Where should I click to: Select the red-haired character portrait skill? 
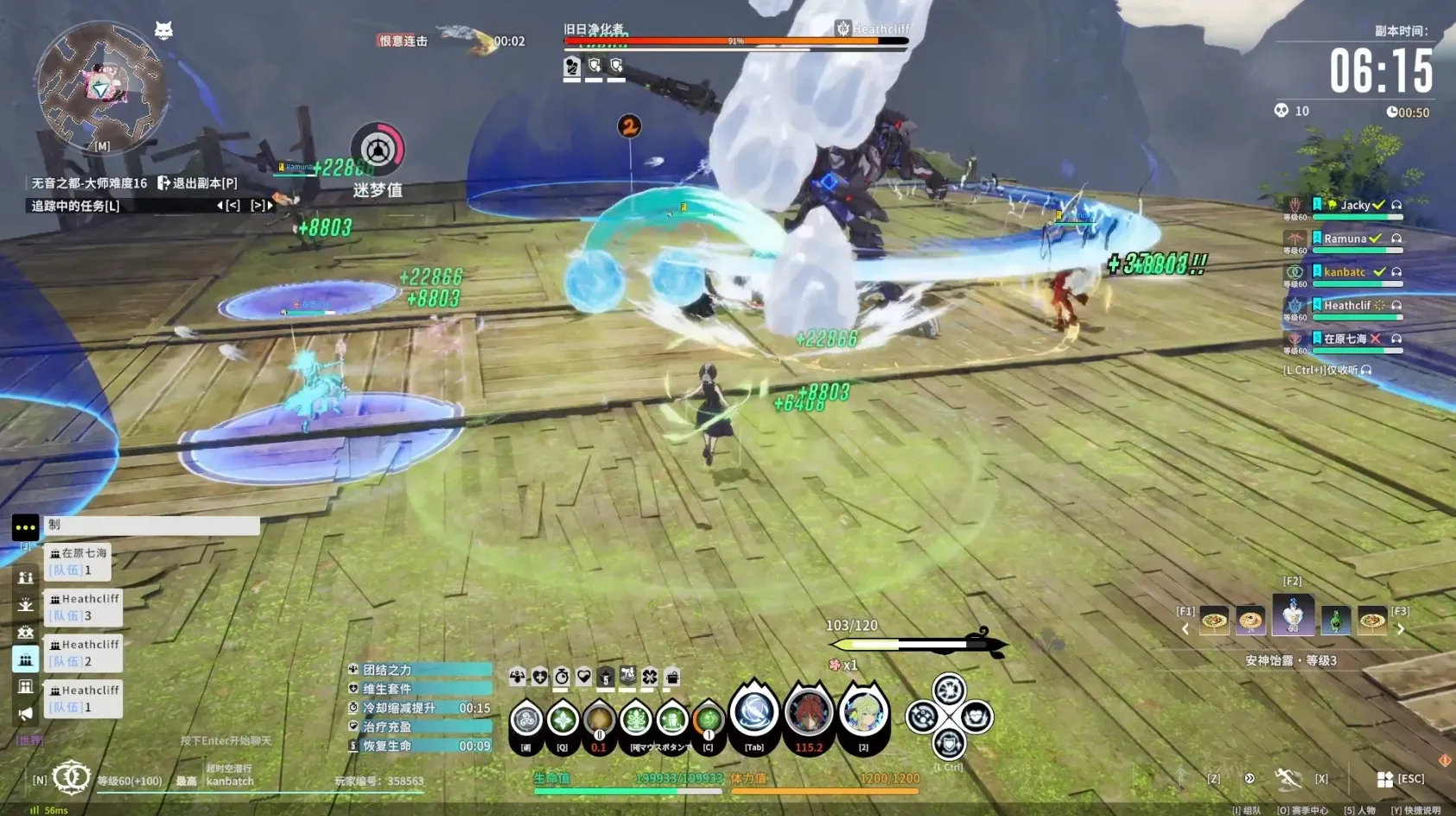pyautogui.click(x=809, y=713)
